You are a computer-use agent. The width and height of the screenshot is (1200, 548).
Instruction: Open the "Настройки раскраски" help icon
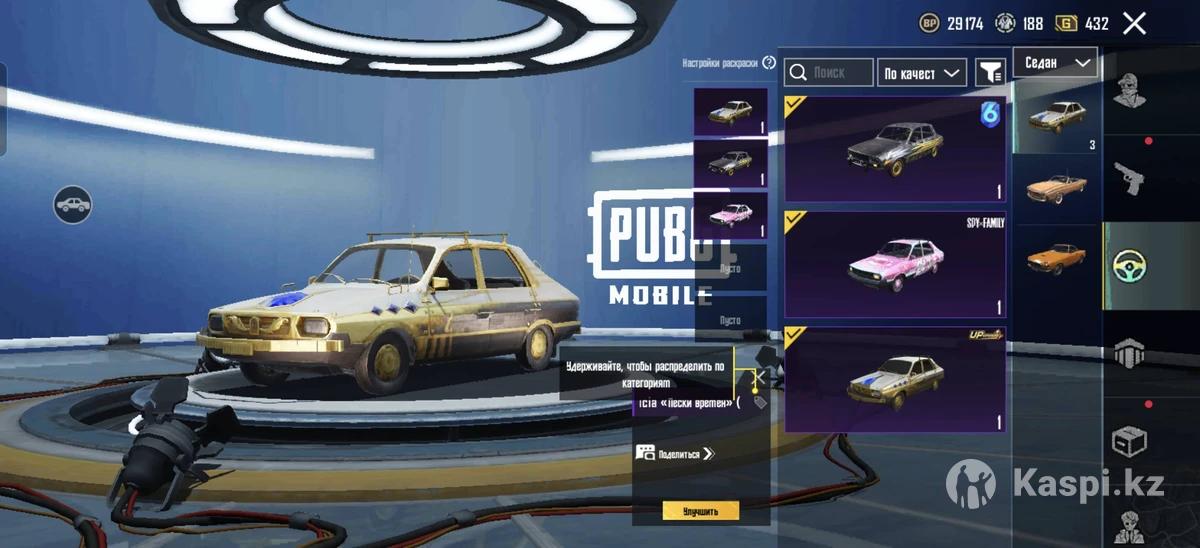[769, 62]
